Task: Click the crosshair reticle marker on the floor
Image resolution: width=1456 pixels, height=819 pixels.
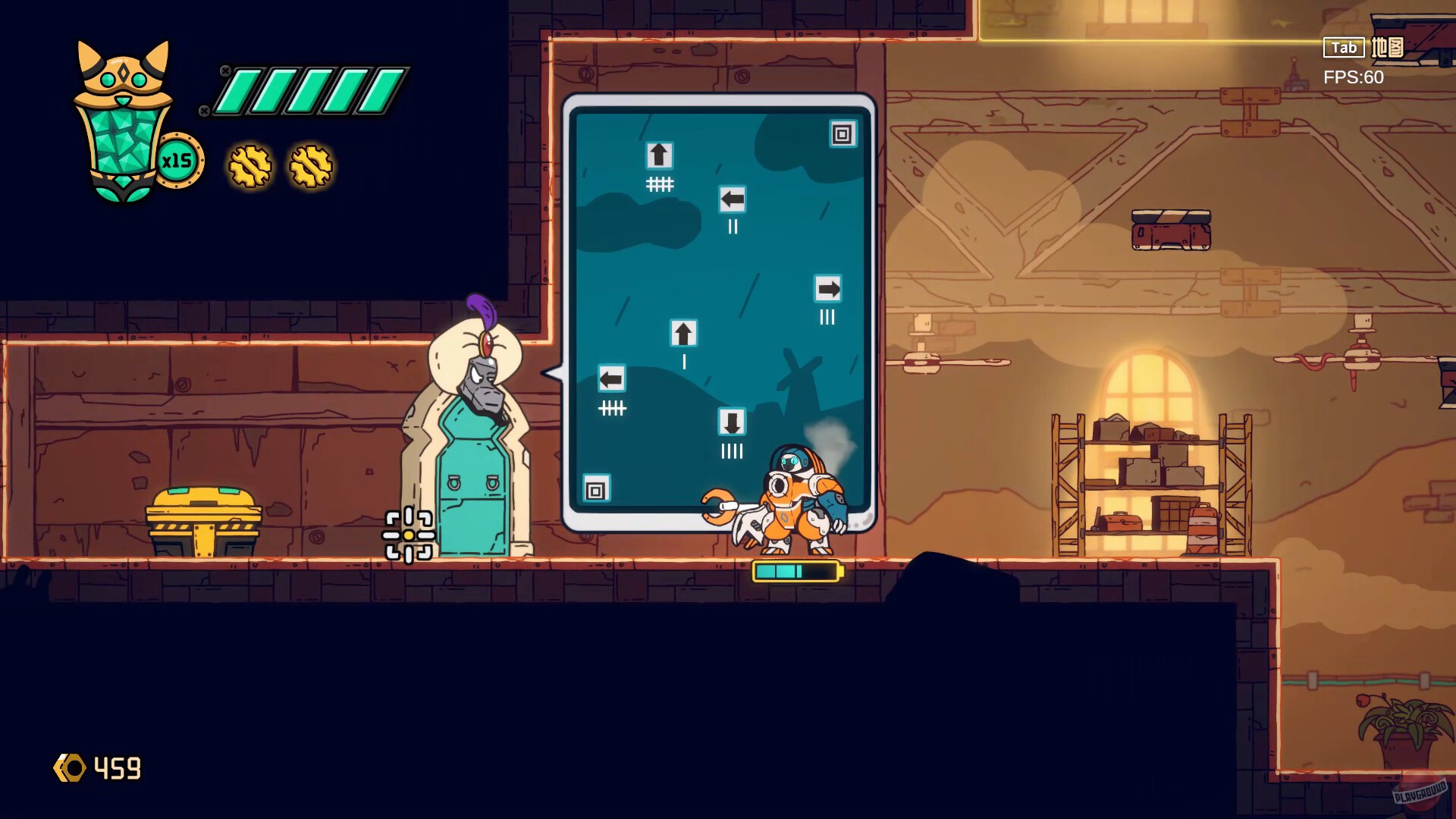Action: click(x=408, y=534)
